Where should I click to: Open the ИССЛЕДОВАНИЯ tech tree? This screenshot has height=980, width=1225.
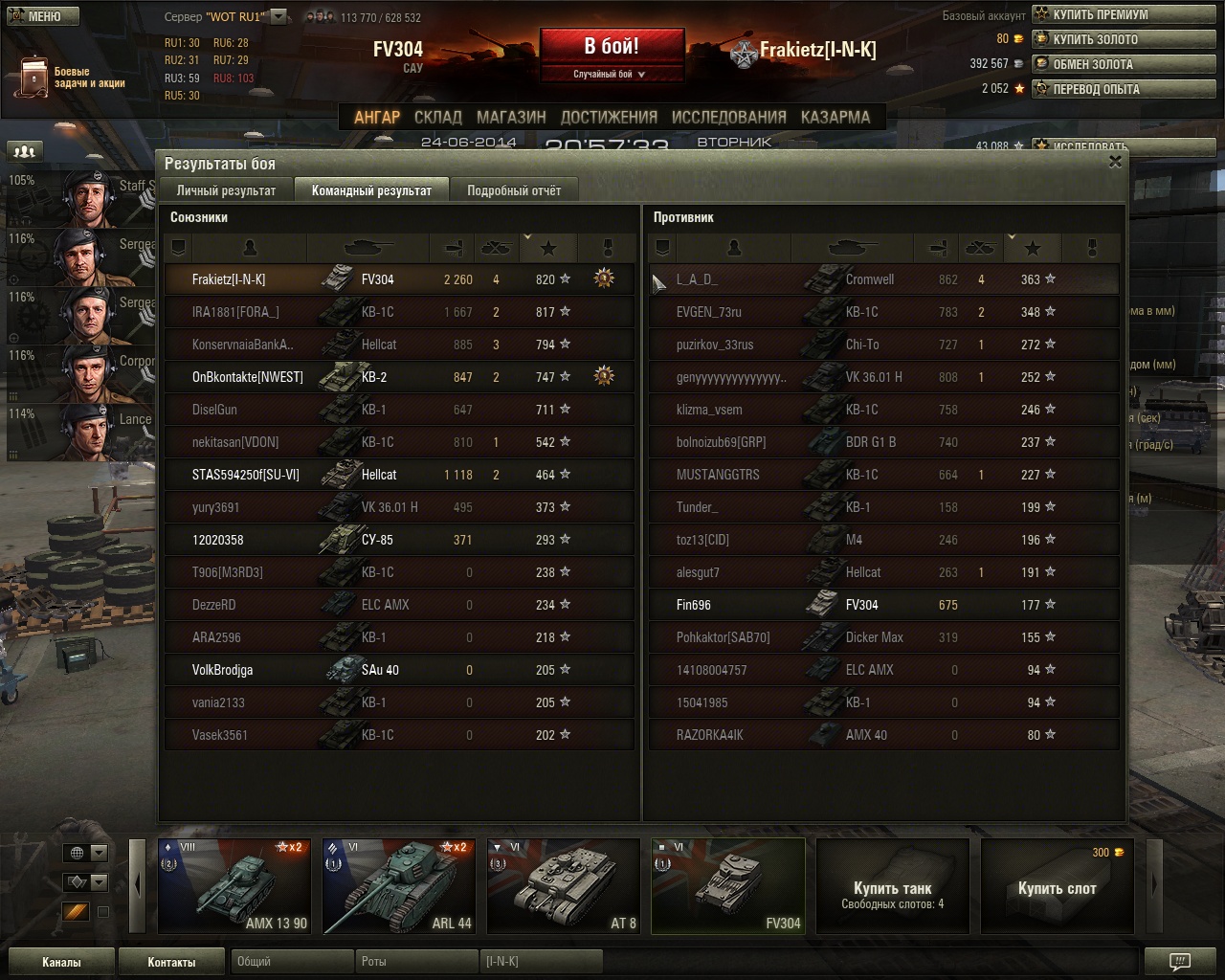728,117
